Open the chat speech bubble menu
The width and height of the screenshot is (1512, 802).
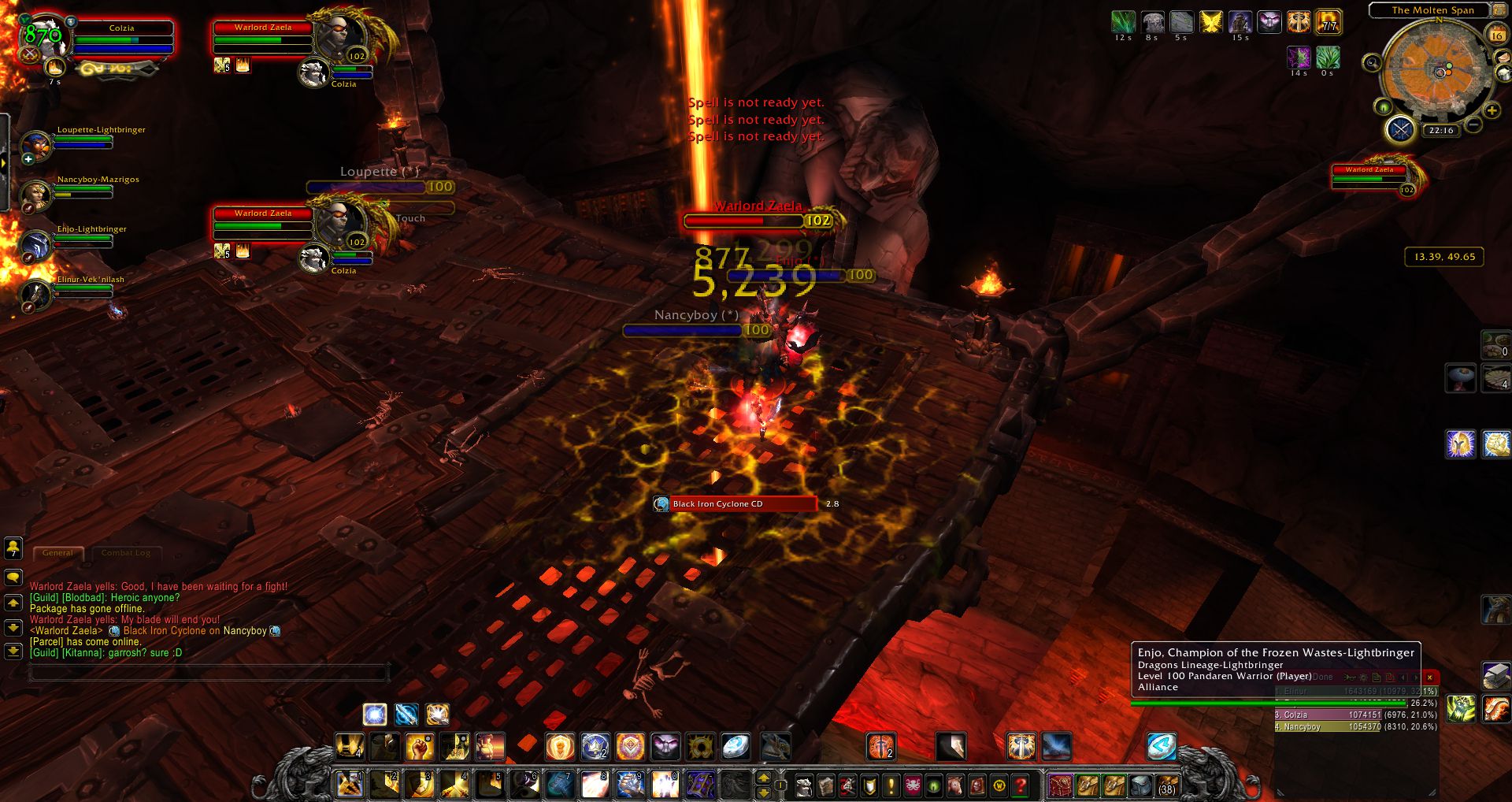tap(13, 577)
